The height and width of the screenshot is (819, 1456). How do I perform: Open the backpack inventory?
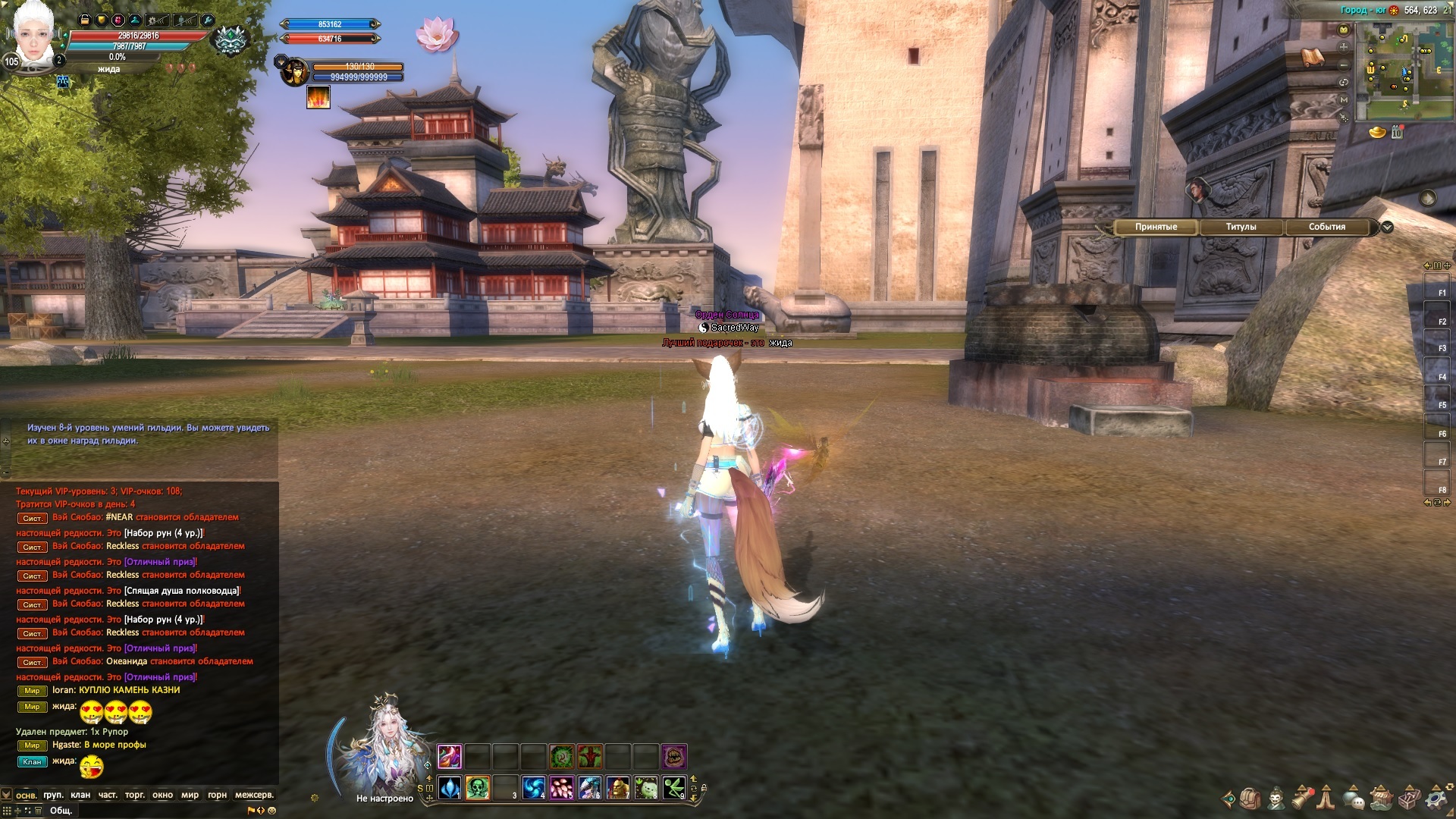1250,799
